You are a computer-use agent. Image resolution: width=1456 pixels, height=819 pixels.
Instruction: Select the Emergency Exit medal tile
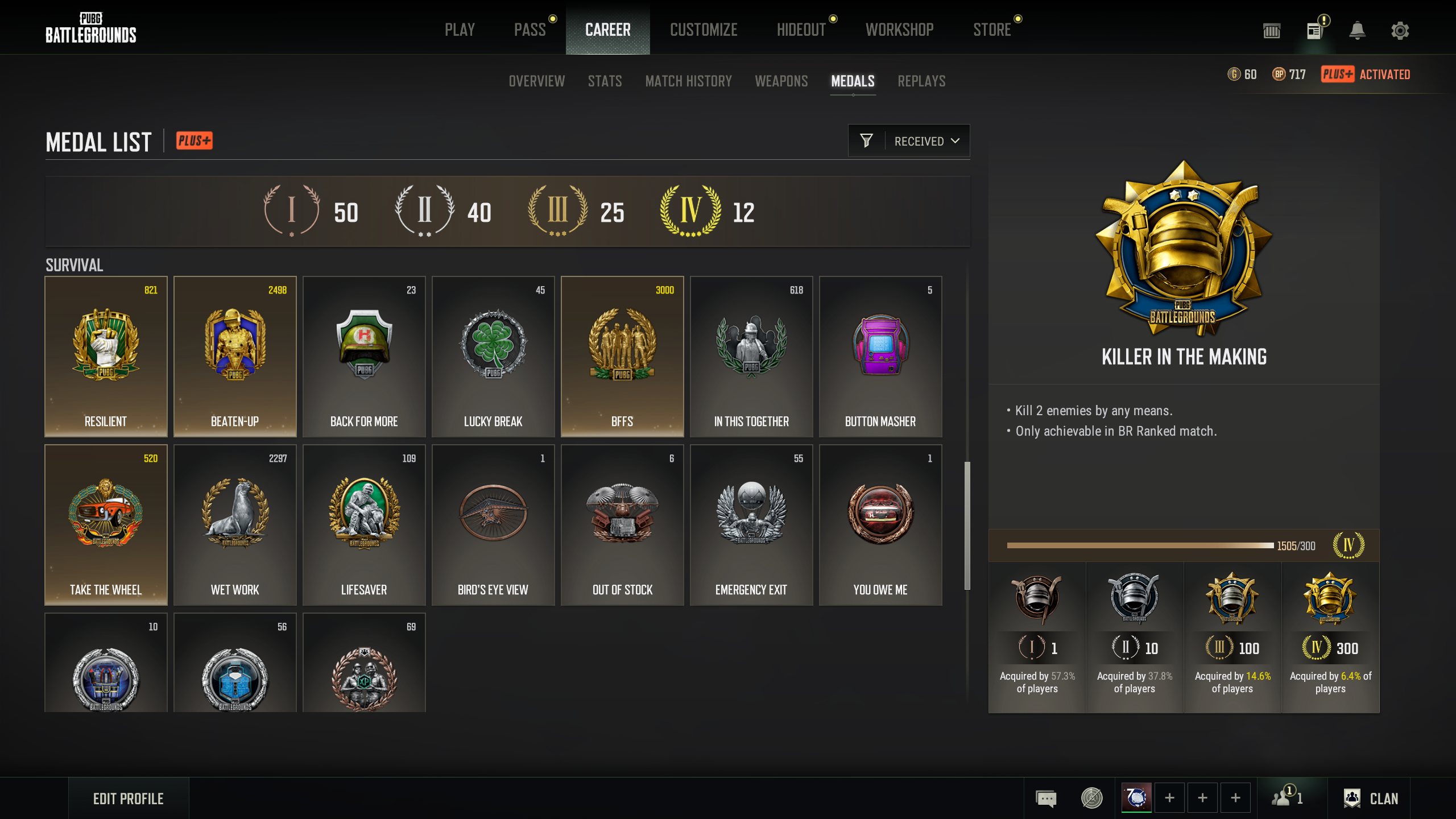coord(751,525)
